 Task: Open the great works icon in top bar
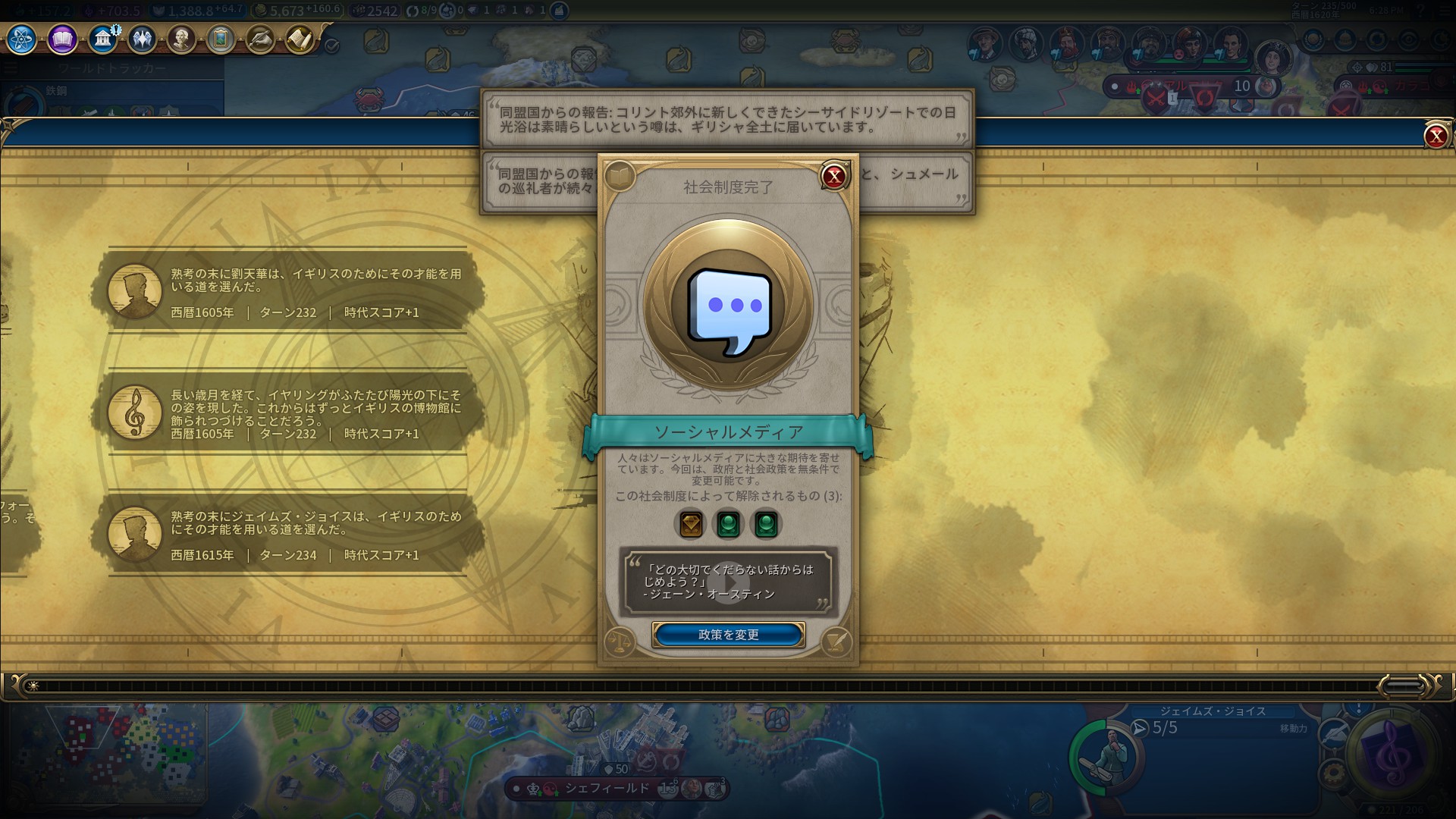221,39
